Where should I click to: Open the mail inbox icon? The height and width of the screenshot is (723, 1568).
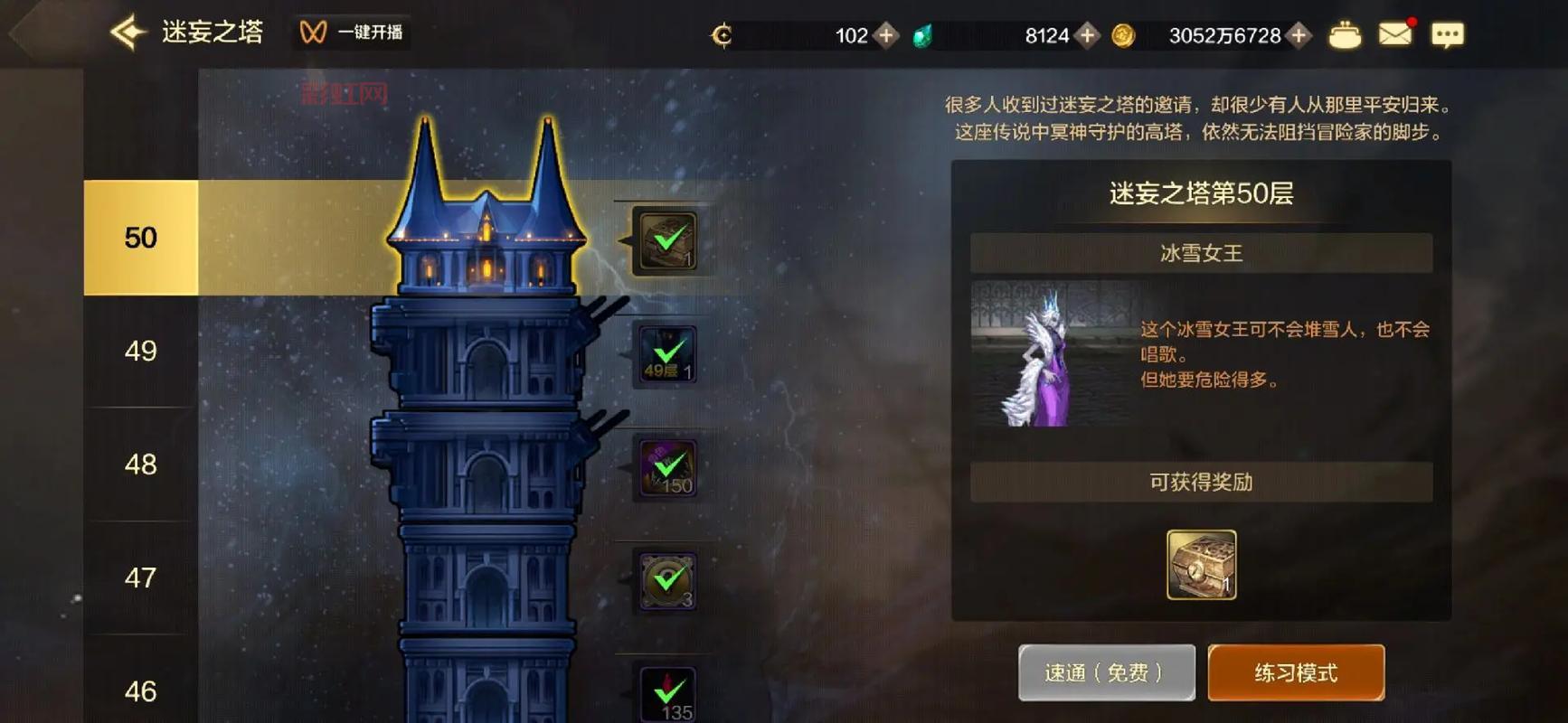click(x=1396, y=33)
